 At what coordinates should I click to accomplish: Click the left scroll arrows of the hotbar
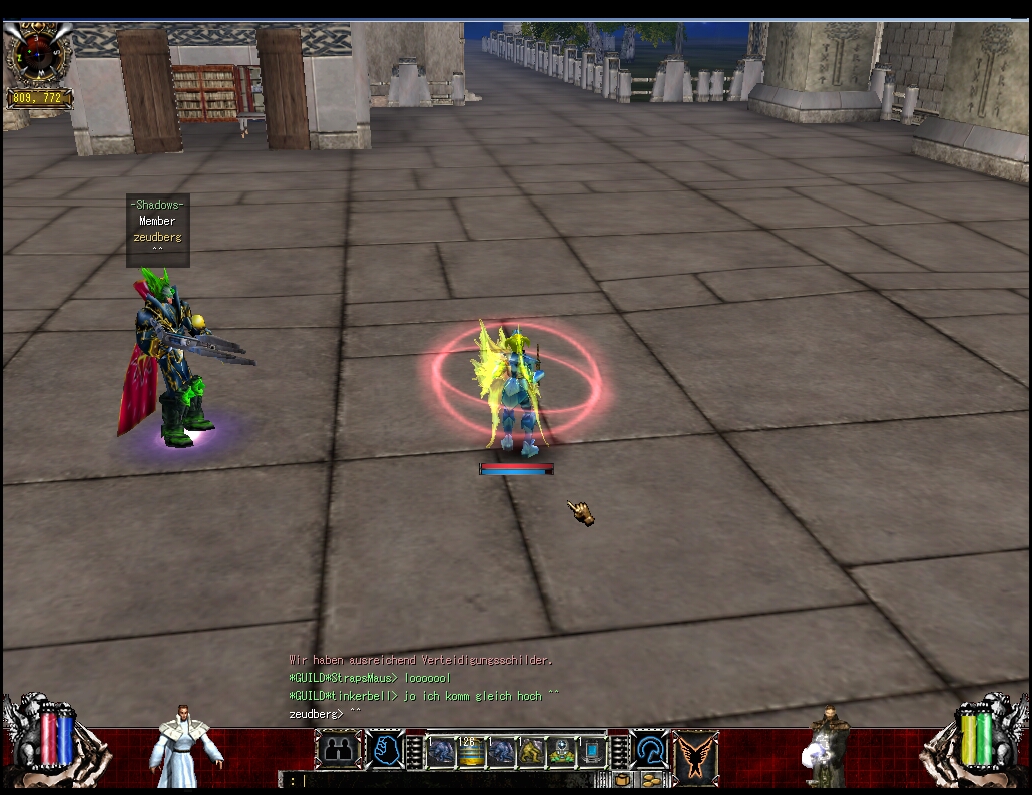[414, 750]
